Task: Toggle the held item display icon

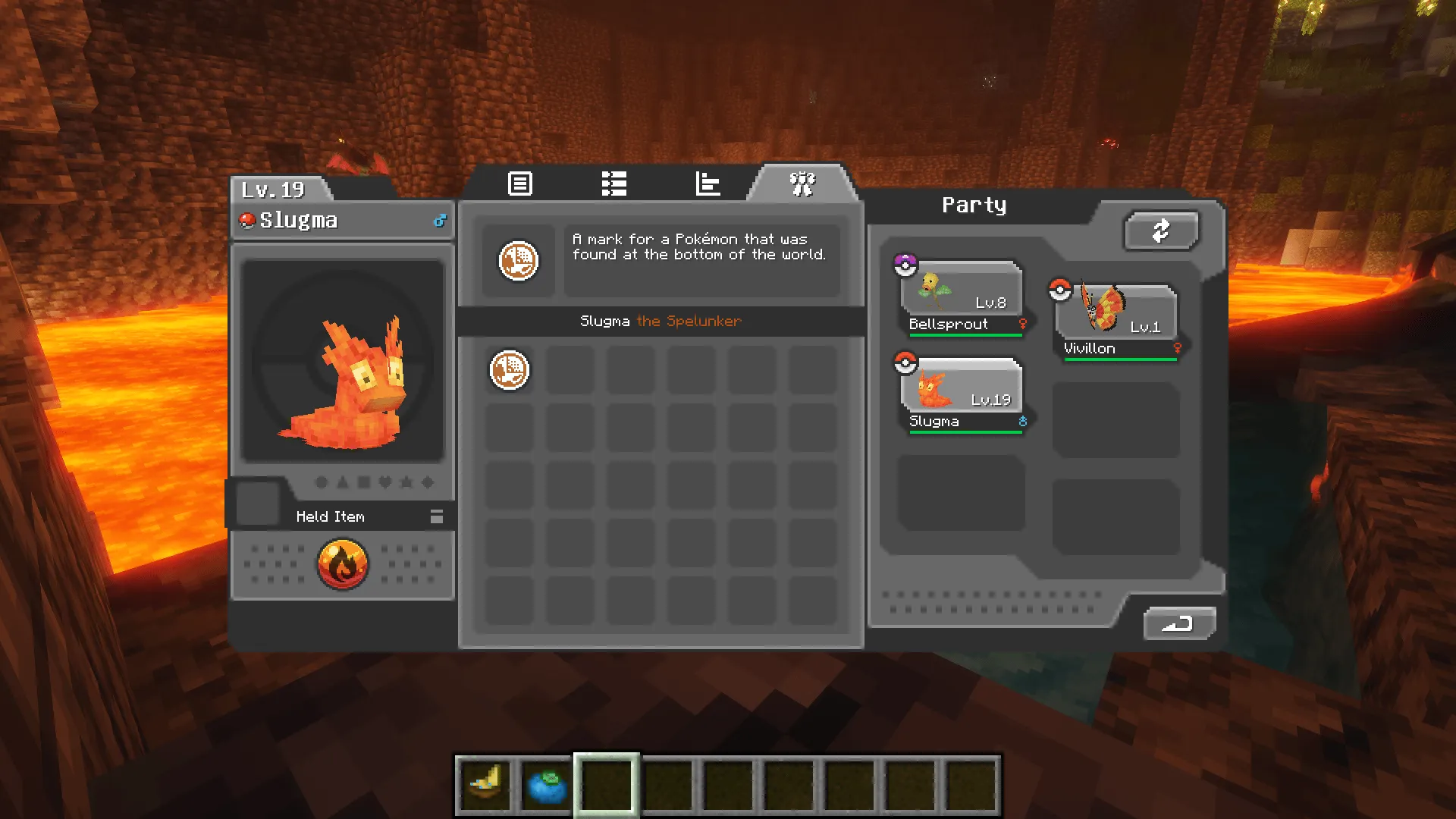Action: tap(436, 516)
